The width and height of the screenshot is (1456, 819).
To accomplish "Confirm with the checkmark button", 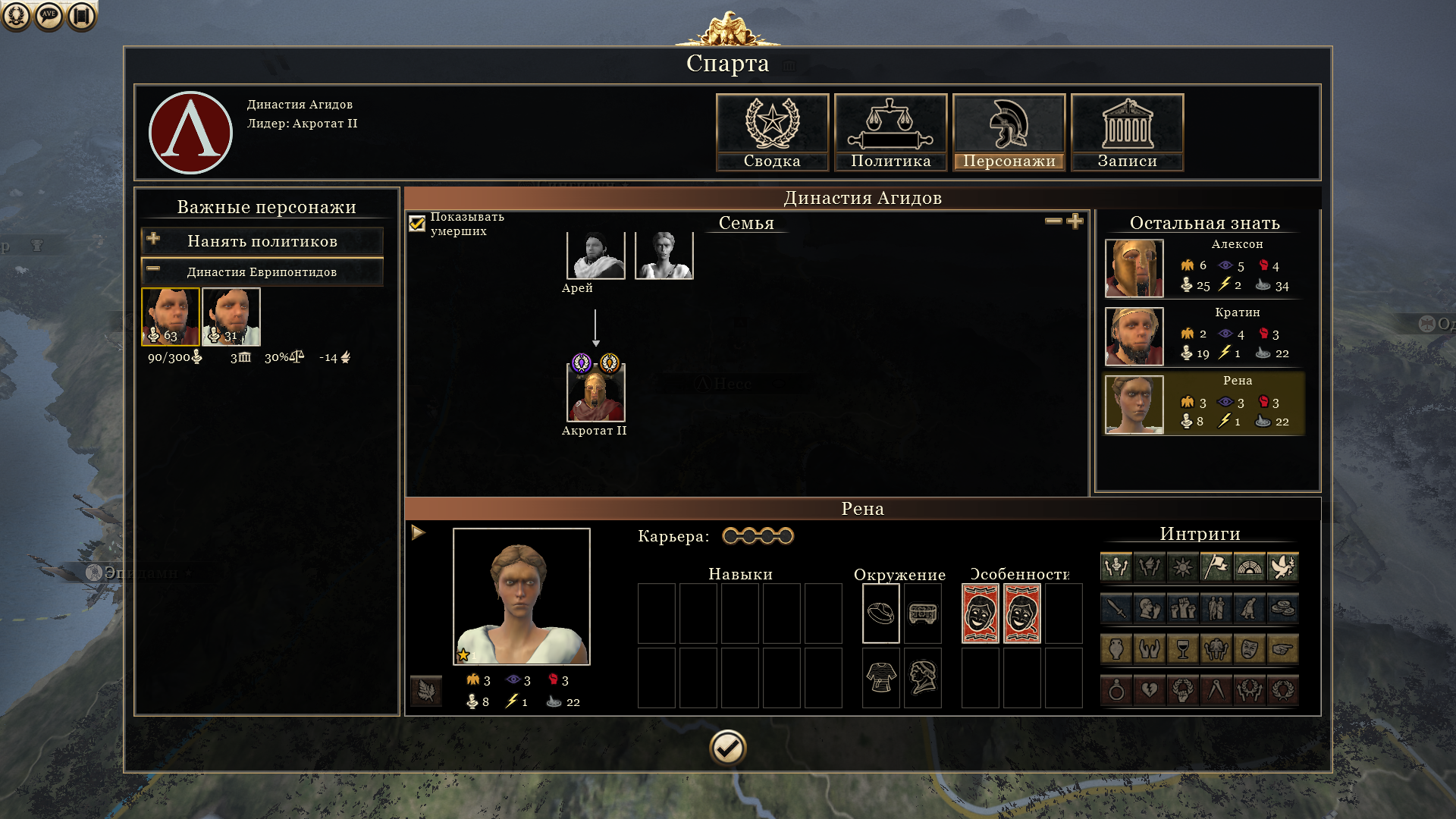I will pyautogui.click(x=728, y=748).
